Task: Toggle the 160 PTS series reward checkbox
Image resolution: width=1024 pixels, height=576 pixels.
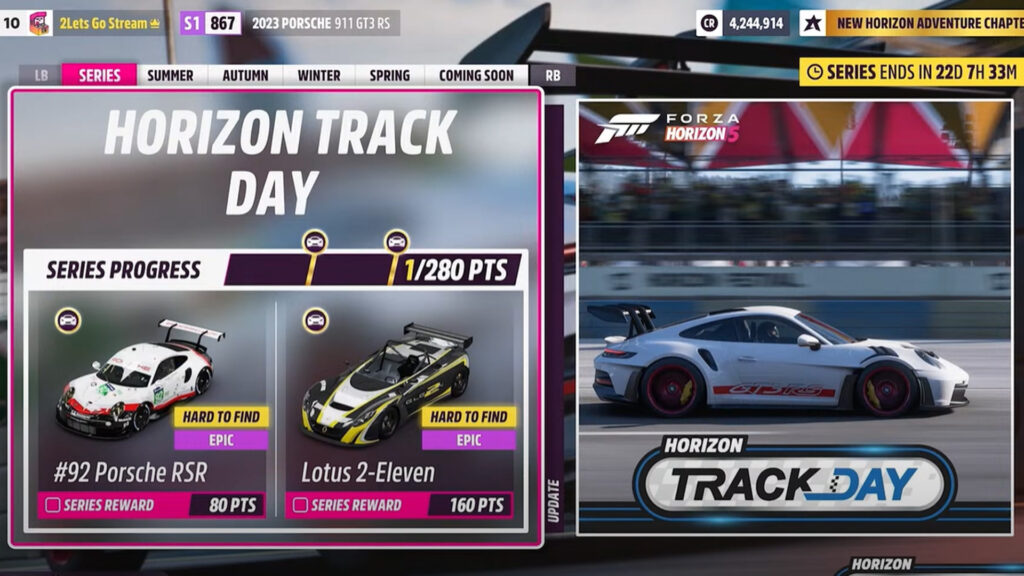Action: coord(299,506)
